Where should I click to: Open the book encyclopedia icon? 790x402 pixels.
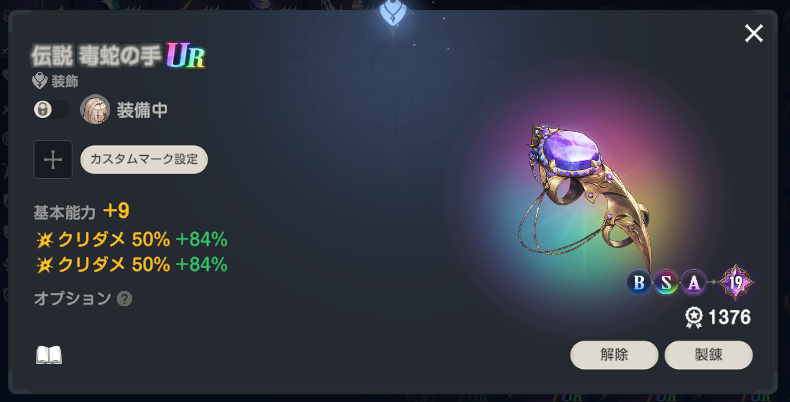(49, 355)
